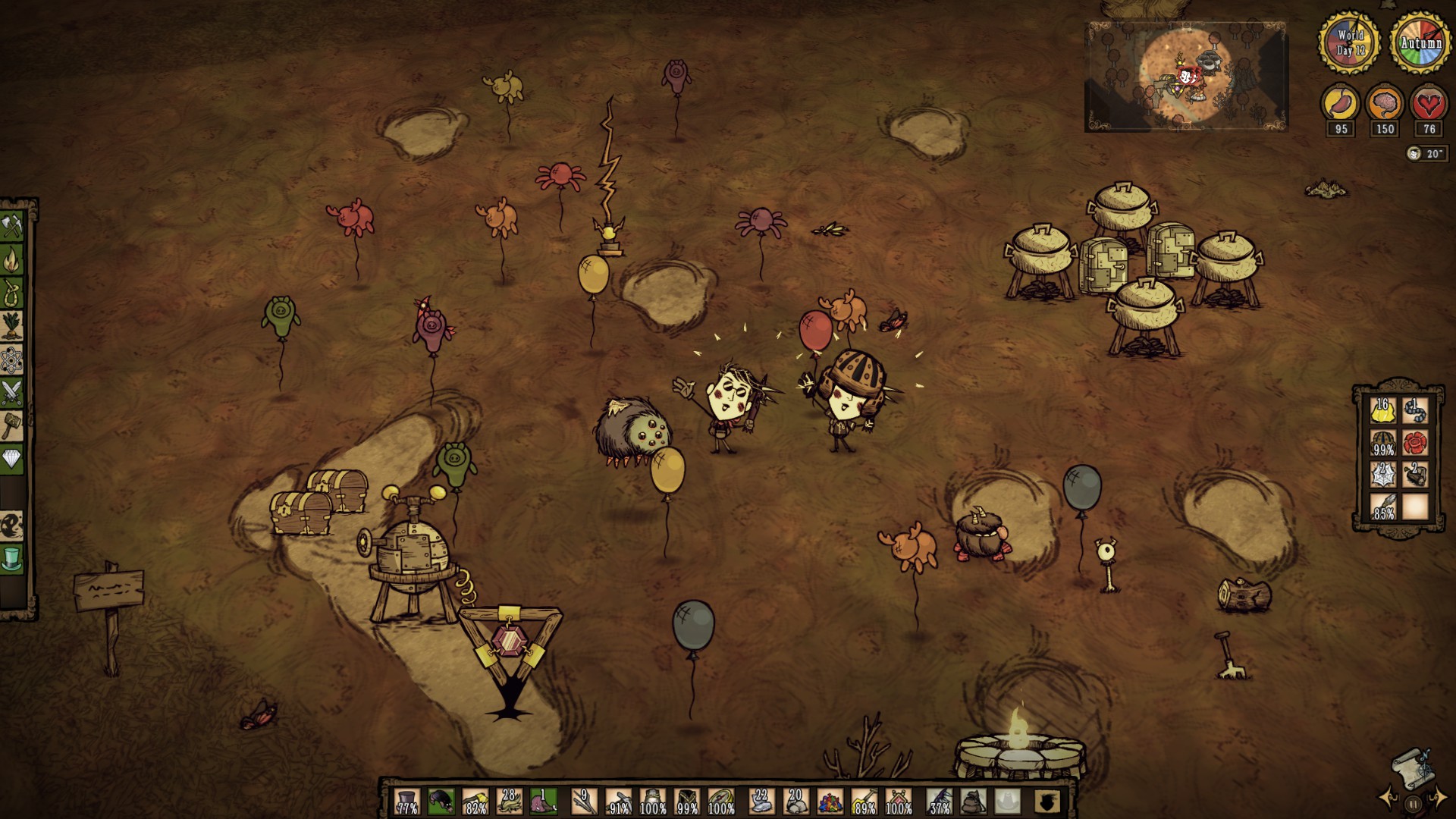Switch to the Refine diamond crafting tab
The height and width of the screenshot is (819, 1456).
coord(13,459)
